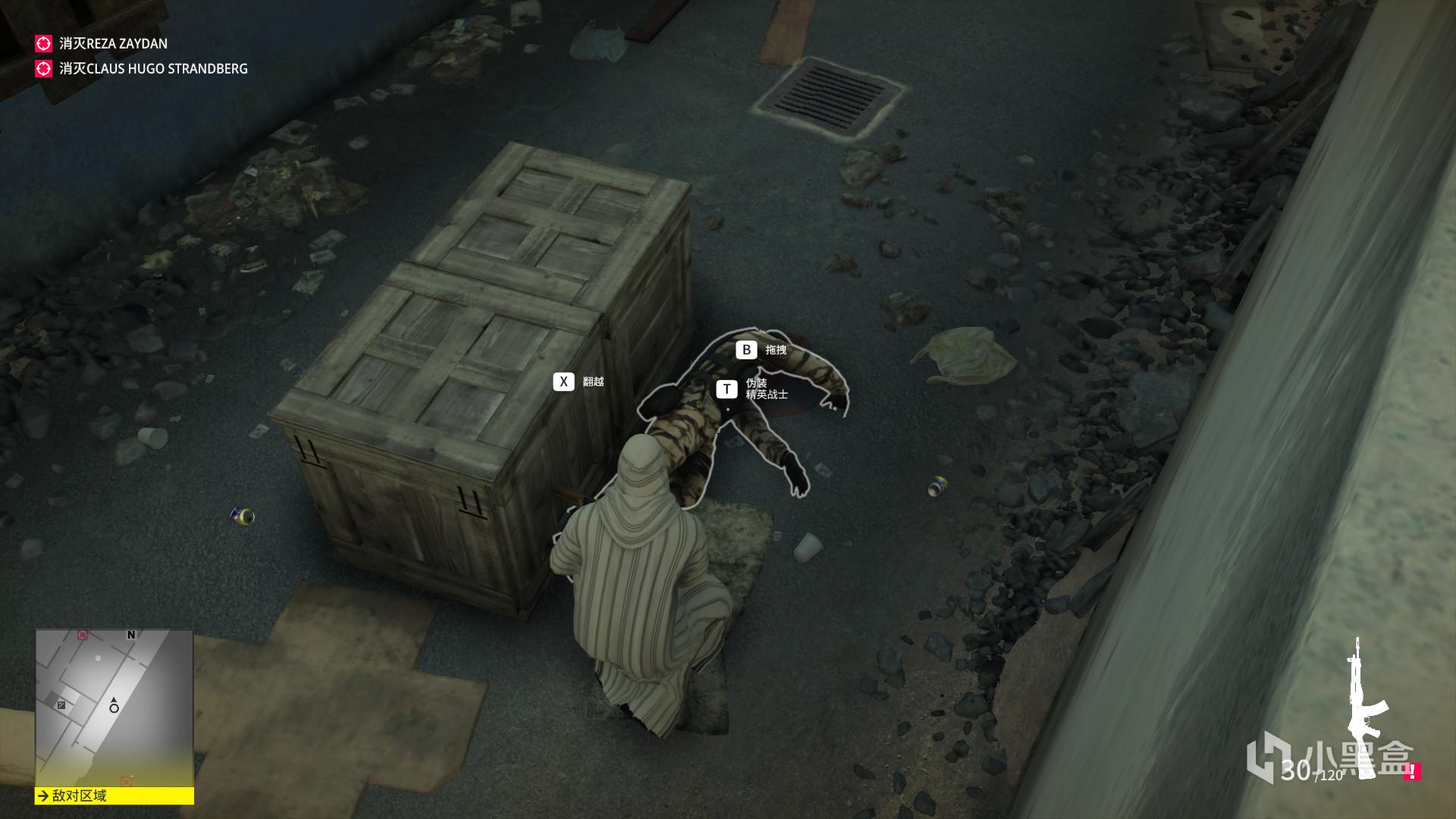Open the minimap

114,707
